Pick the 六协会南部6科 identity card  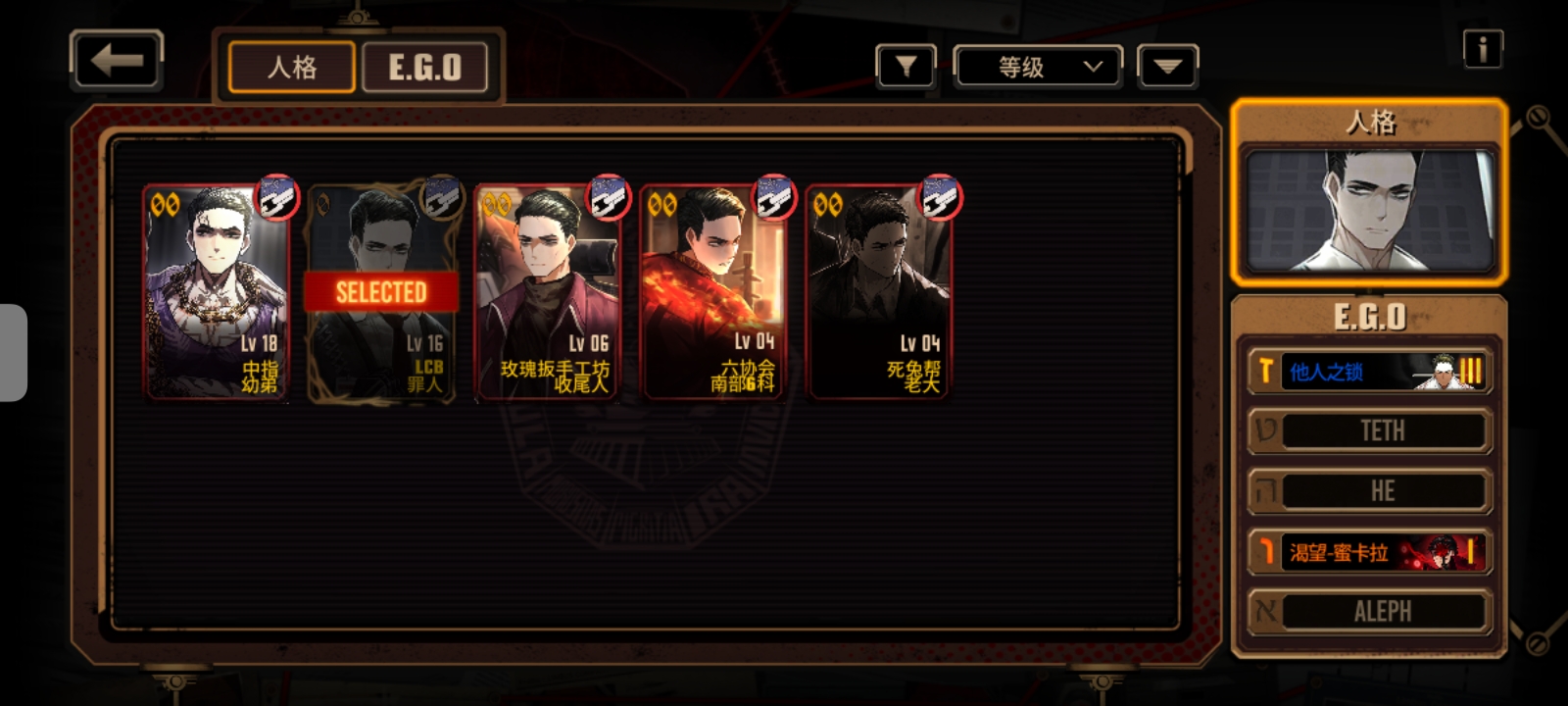coord(713,291)
